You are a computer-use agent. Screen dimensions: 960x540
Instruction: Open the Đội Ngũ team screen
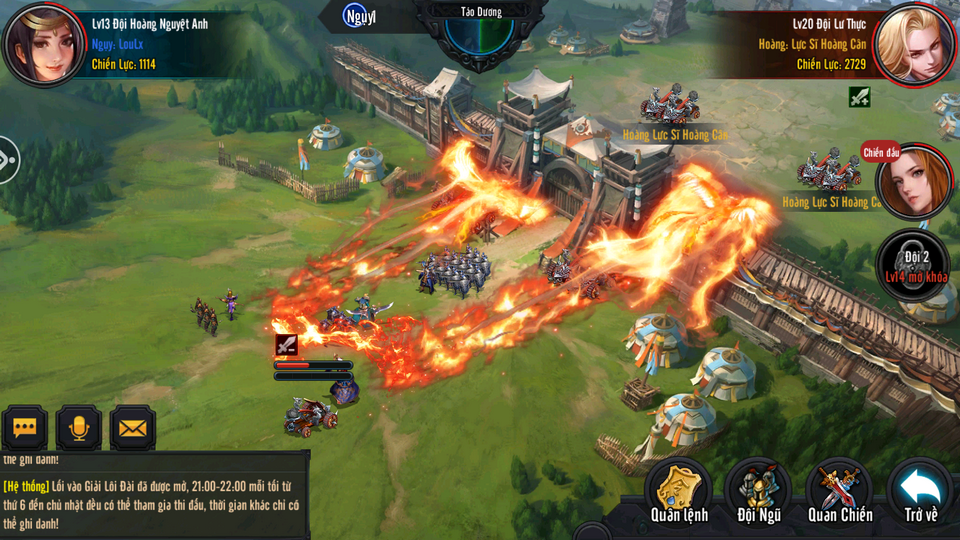click(x=758, y=492)
